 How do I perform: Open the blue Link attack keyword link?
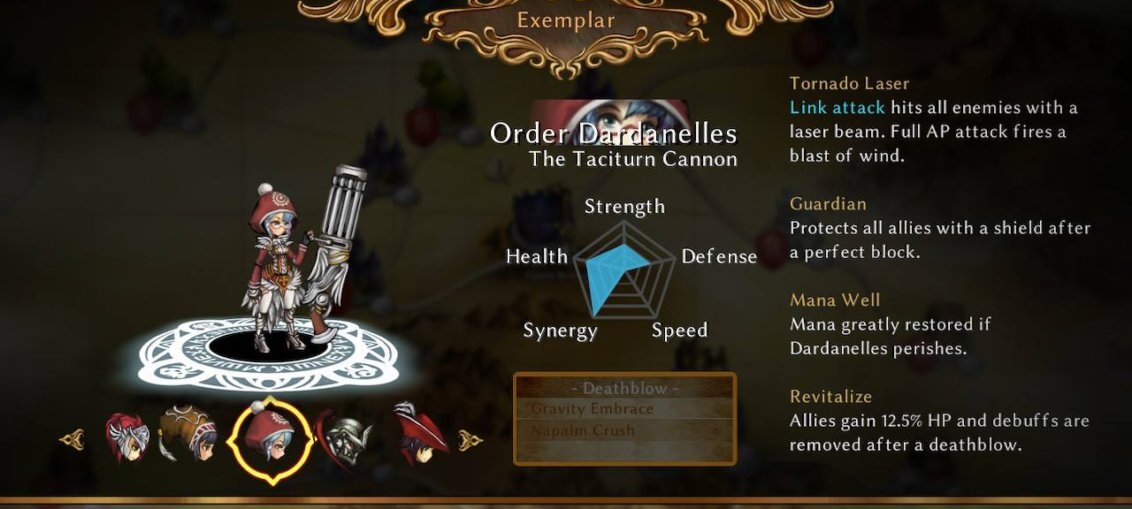pos(837,107)
